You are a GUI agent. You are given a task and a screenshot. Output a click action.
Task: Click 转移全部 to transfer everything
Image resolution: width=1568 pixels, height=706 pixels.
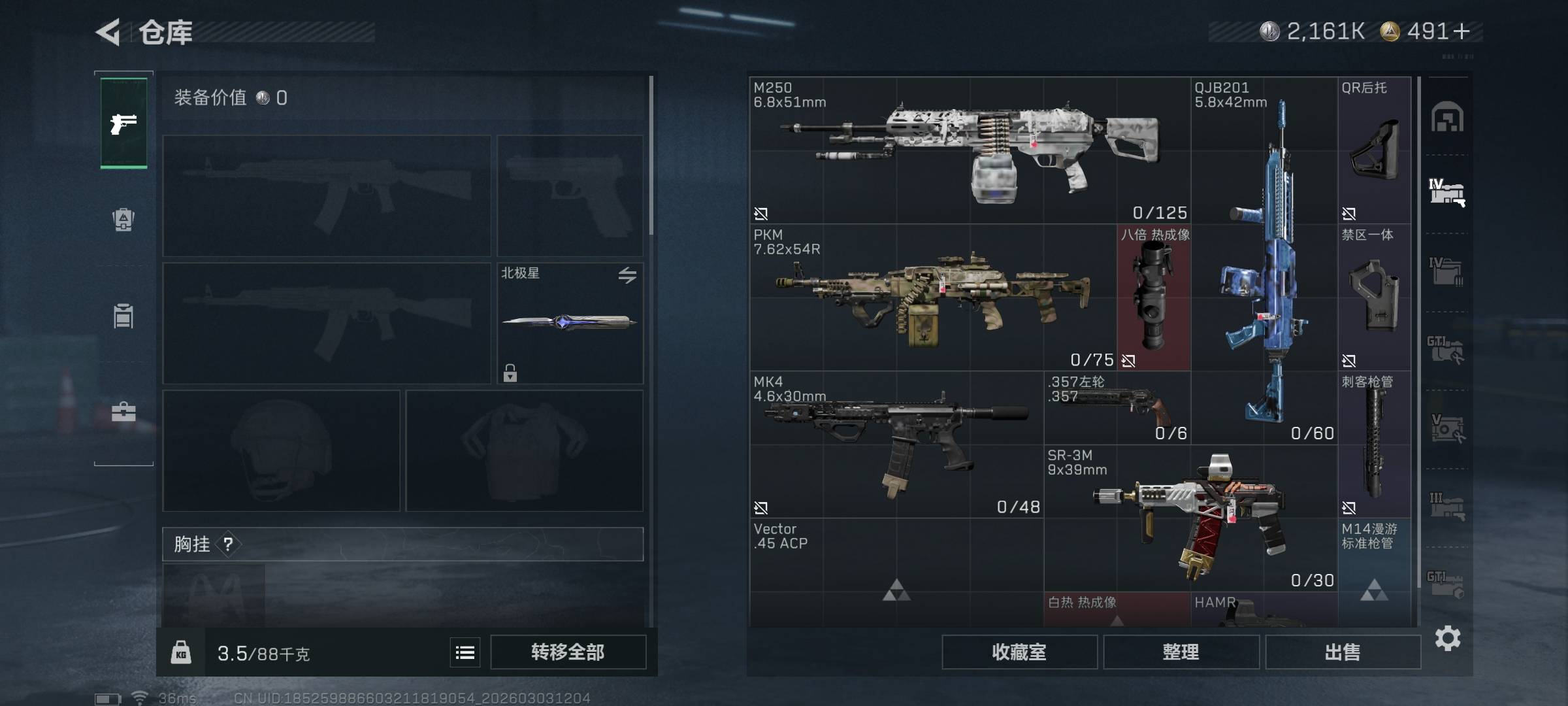pos(568,652)
